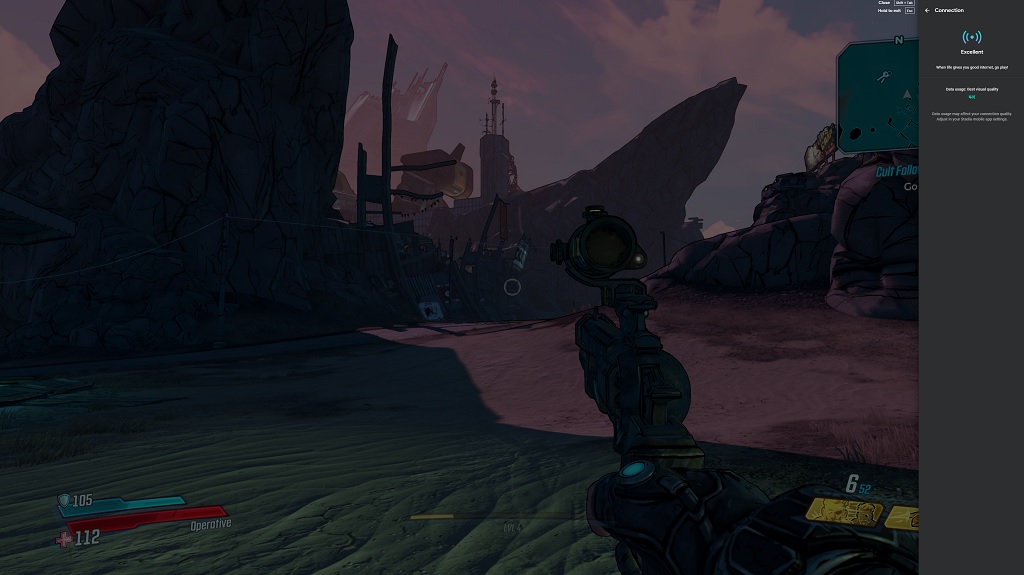Viewport: 1024px width, 575px height.
Task: Click the minimap with the north marker
Action: click(879, 97)
